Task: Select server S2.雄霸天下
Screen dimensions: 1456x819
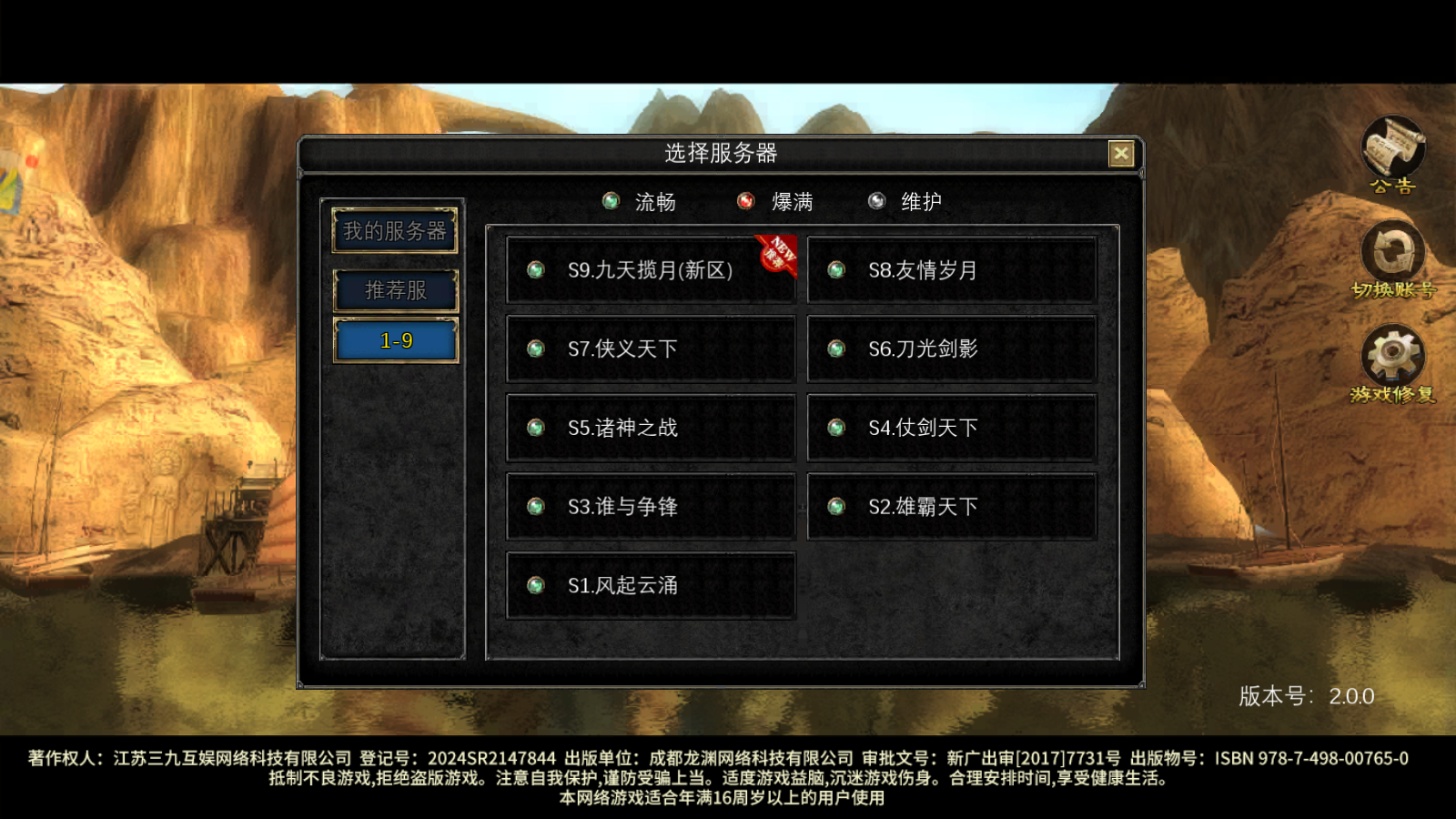Action: 951,507
